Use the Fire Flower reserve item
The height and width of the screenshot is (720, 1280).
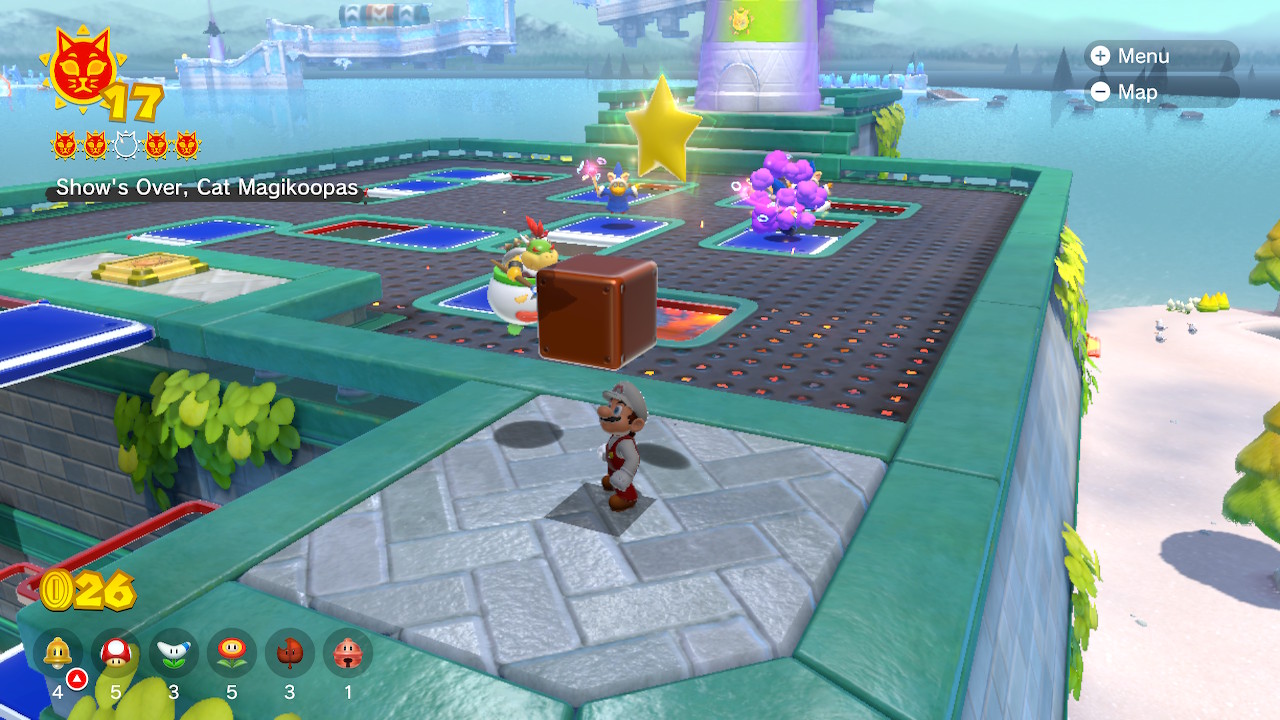(x=232, y=654)
